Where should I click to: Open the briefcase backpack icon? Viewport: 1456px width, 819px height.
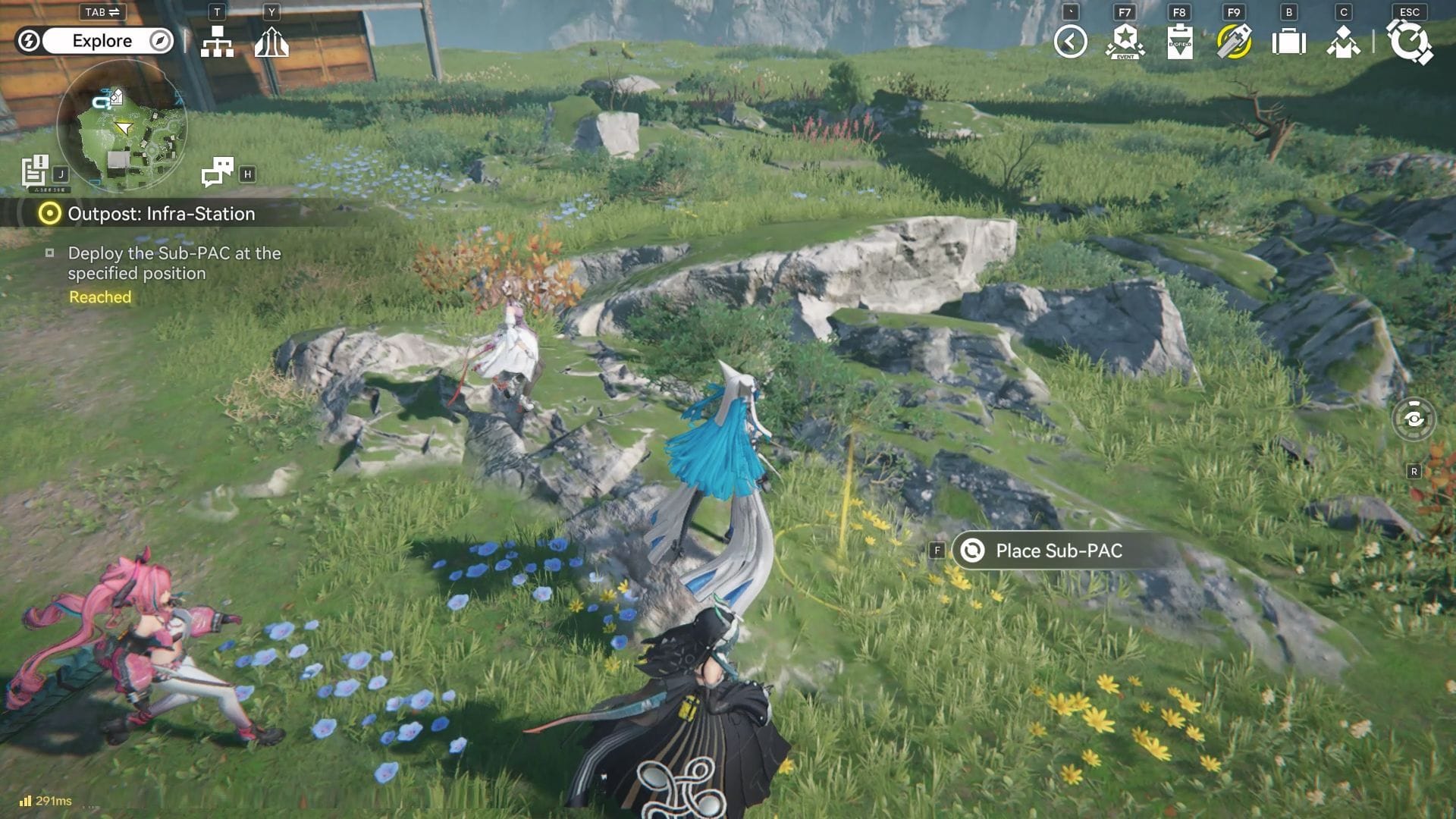(1288, 42)
